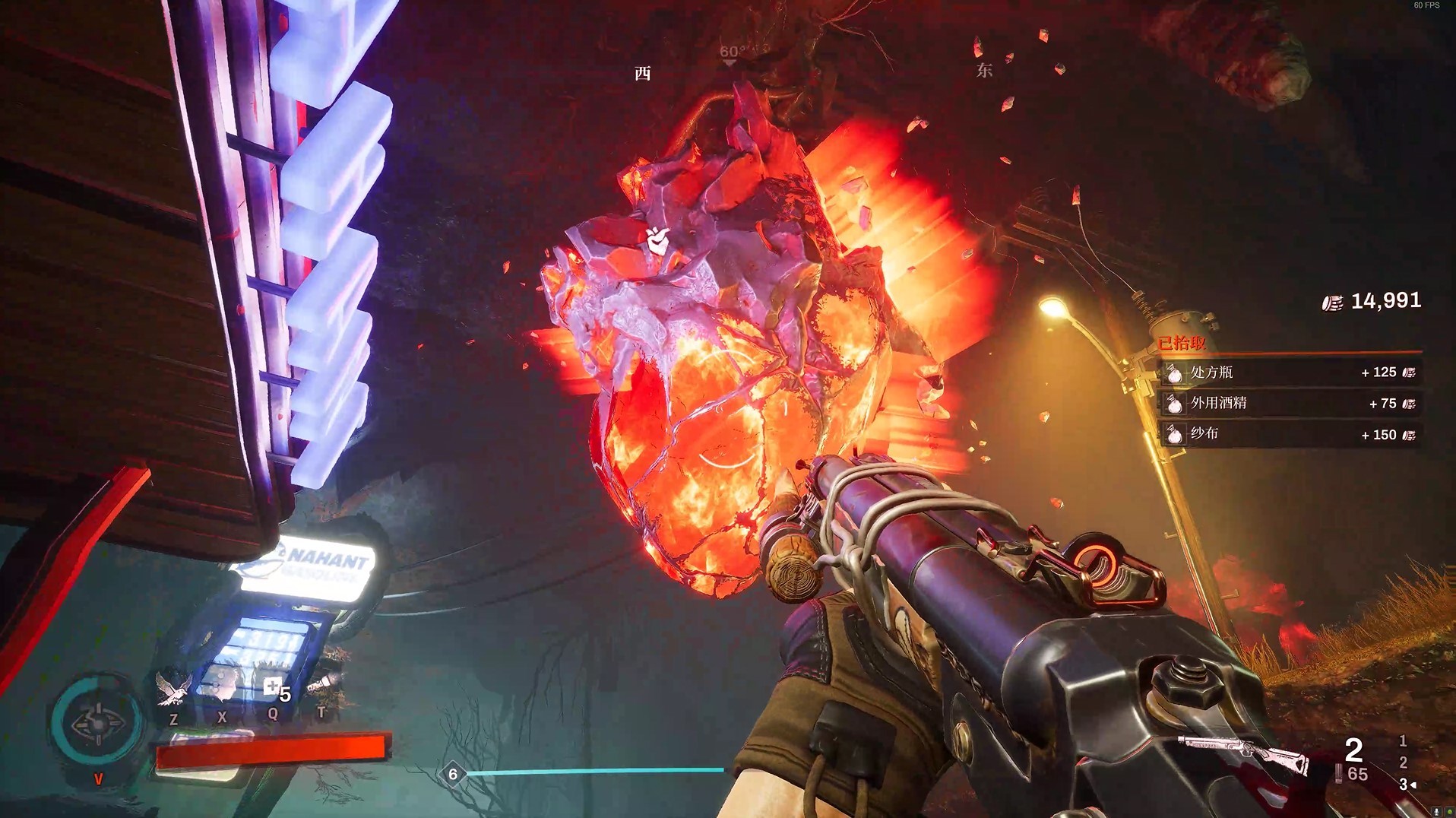Activate the raven ability icon

(173, 688)
